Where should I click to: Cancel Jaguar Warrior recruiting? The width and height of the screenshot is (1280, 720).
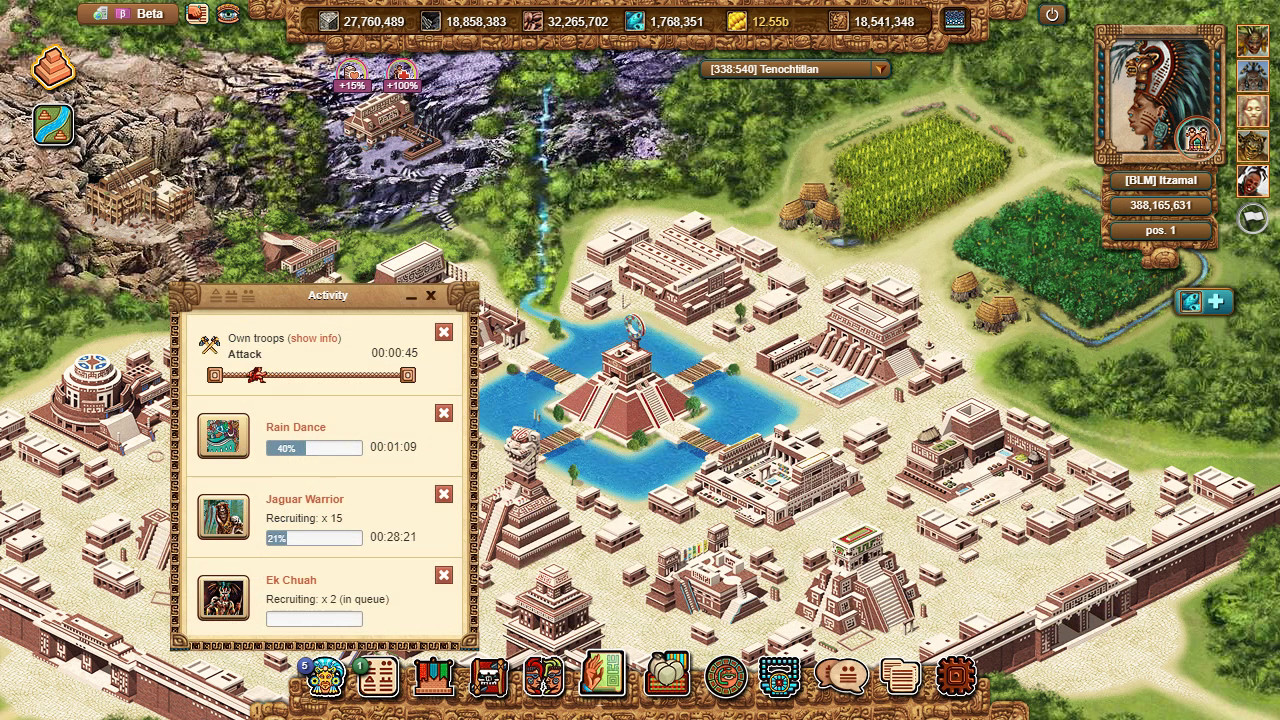coord(444,494)
